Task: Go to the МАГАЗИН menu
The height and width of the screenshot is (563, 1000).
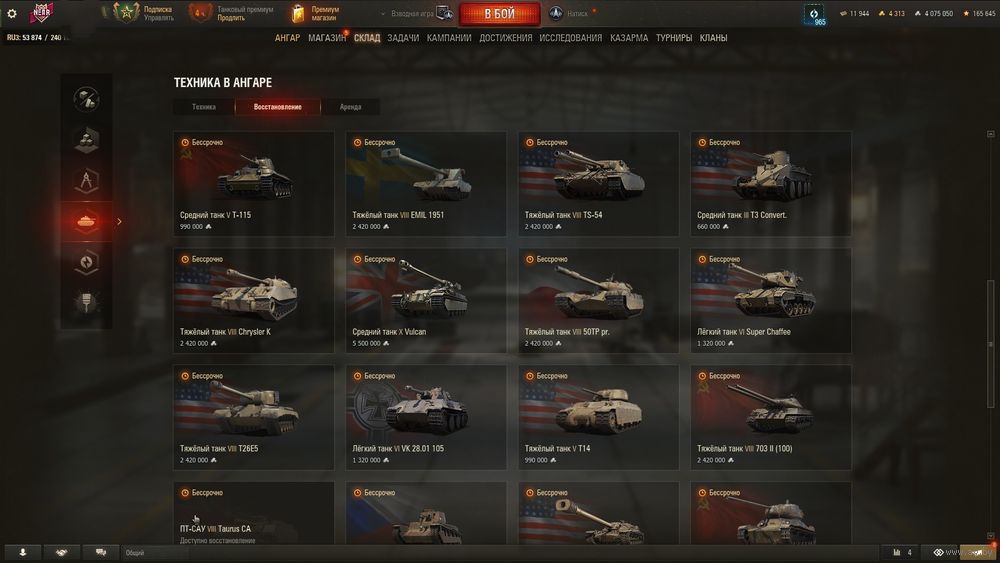Action: (x=327, y=38)
